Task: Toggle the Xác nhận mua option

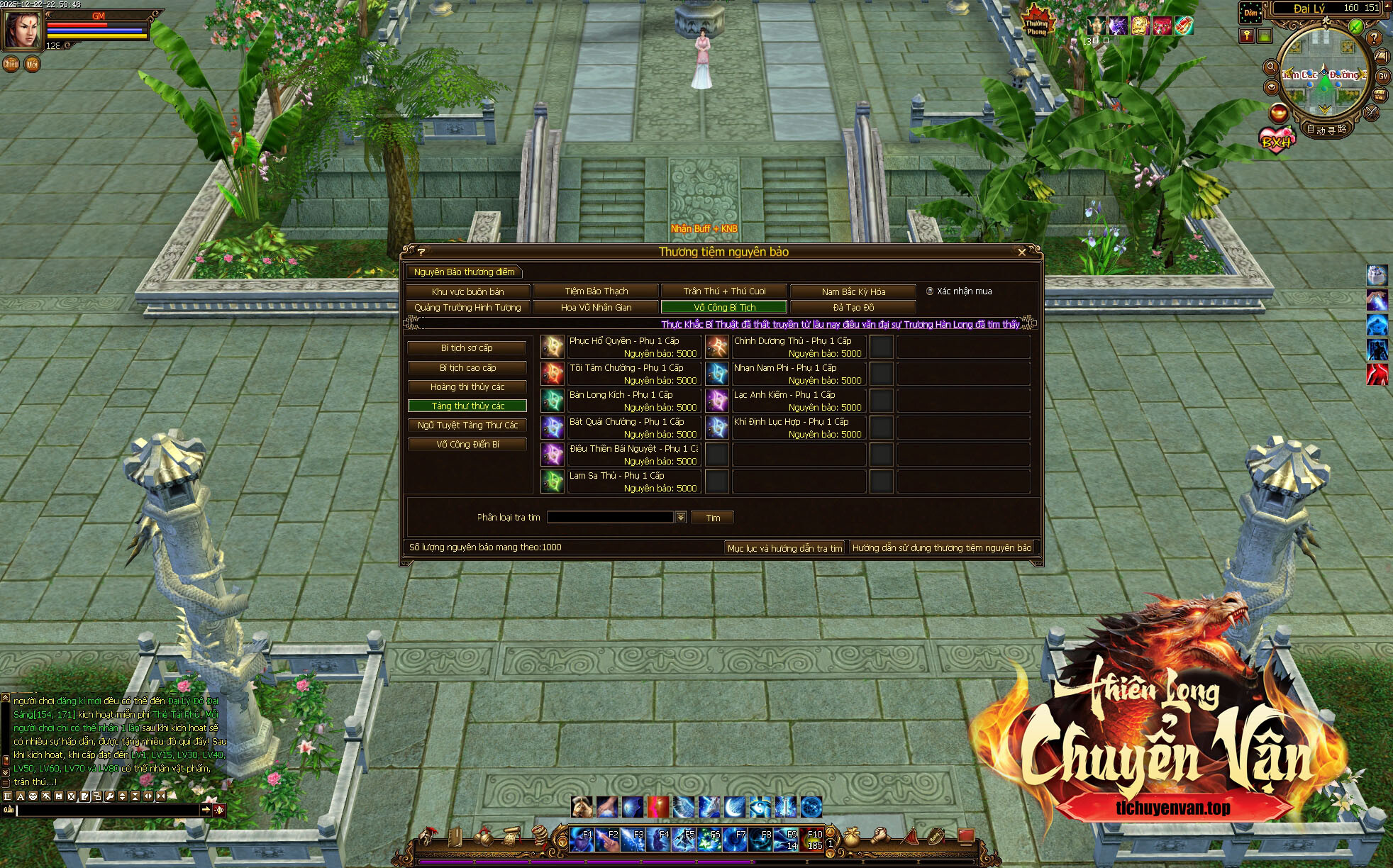Action: point(930,291)
